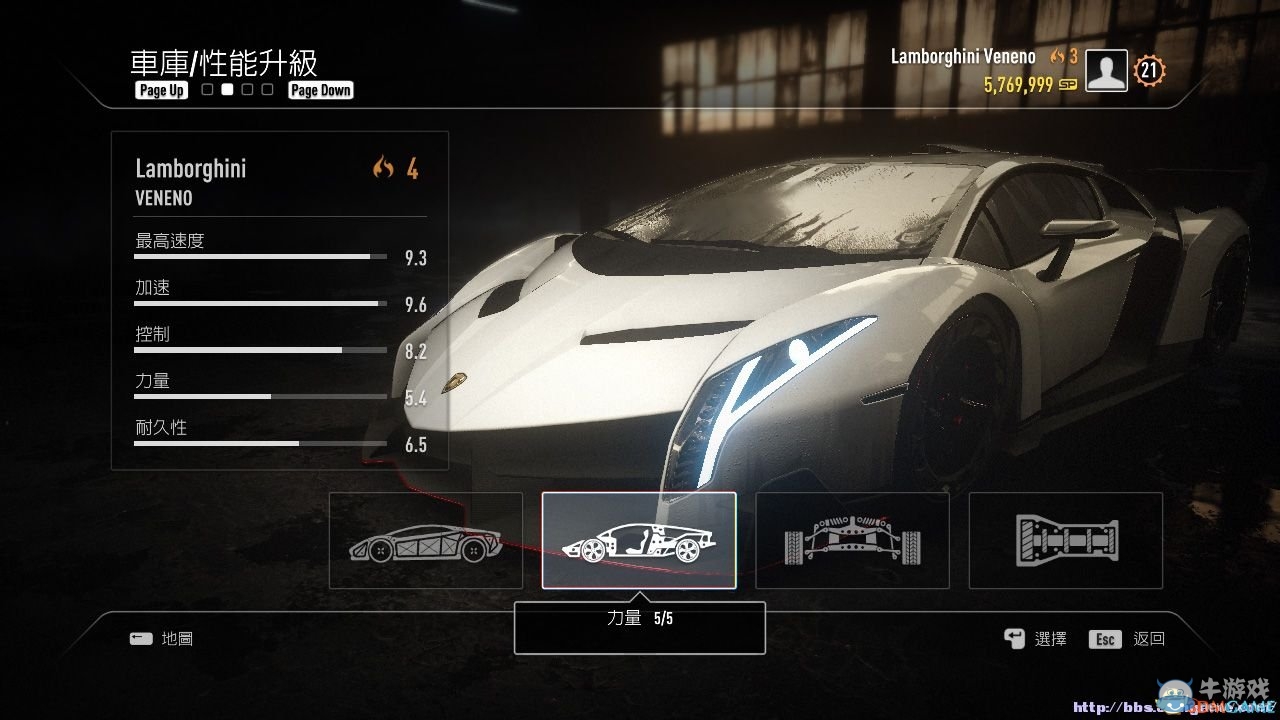Click the Enter key icon beside 選擇
This screenshot has width=1280, height=720.
[x=1014, y=638]
